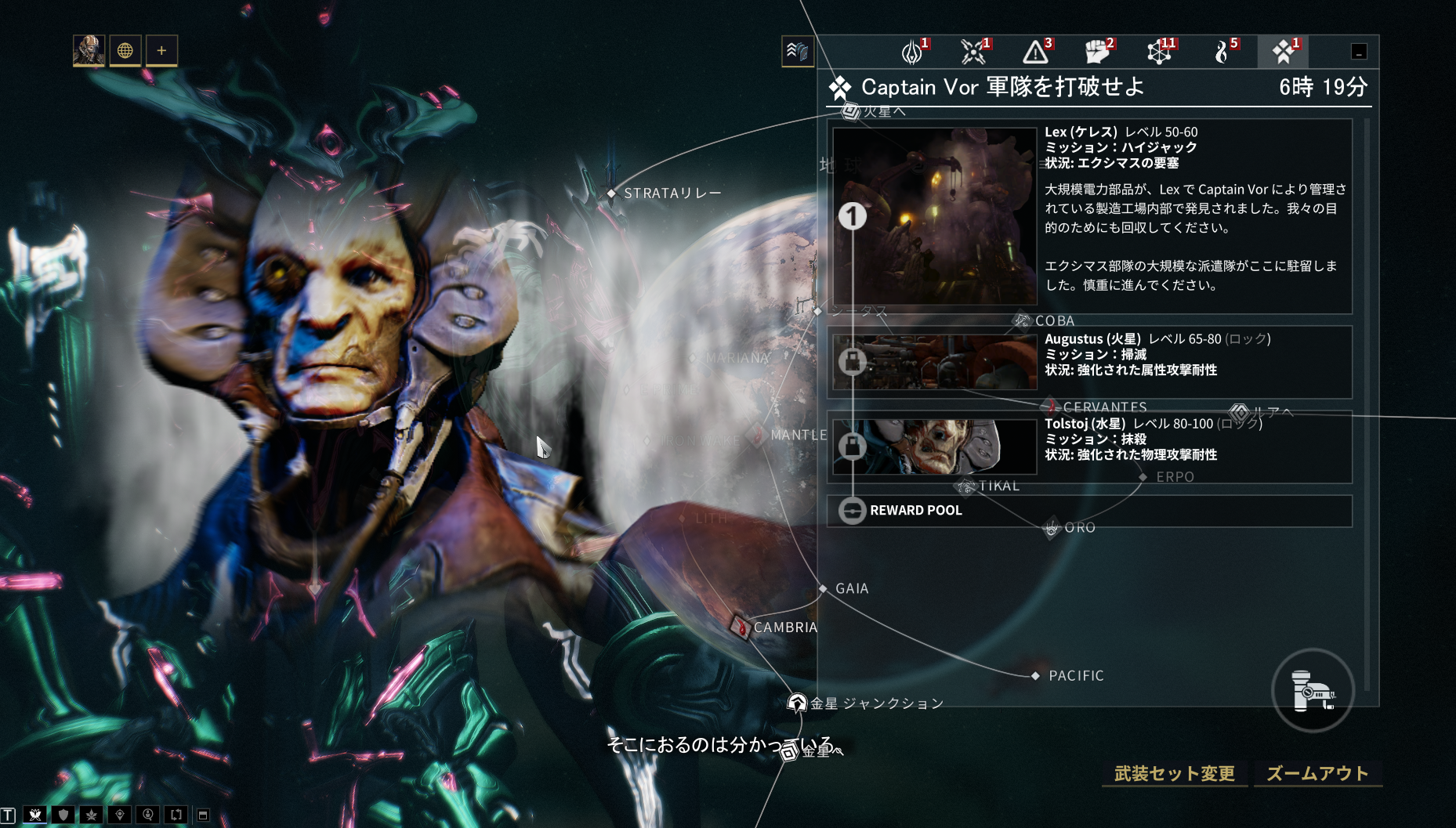Open the shield chat tab

[63, 815]
